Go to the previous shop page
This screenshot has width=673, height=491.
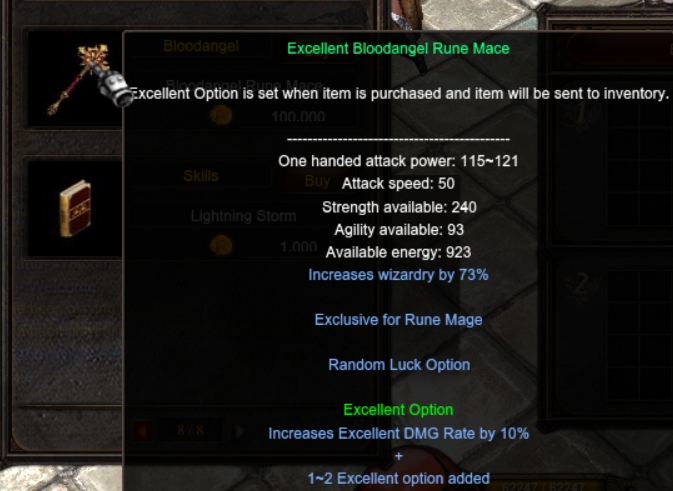[x=143, y=431]
